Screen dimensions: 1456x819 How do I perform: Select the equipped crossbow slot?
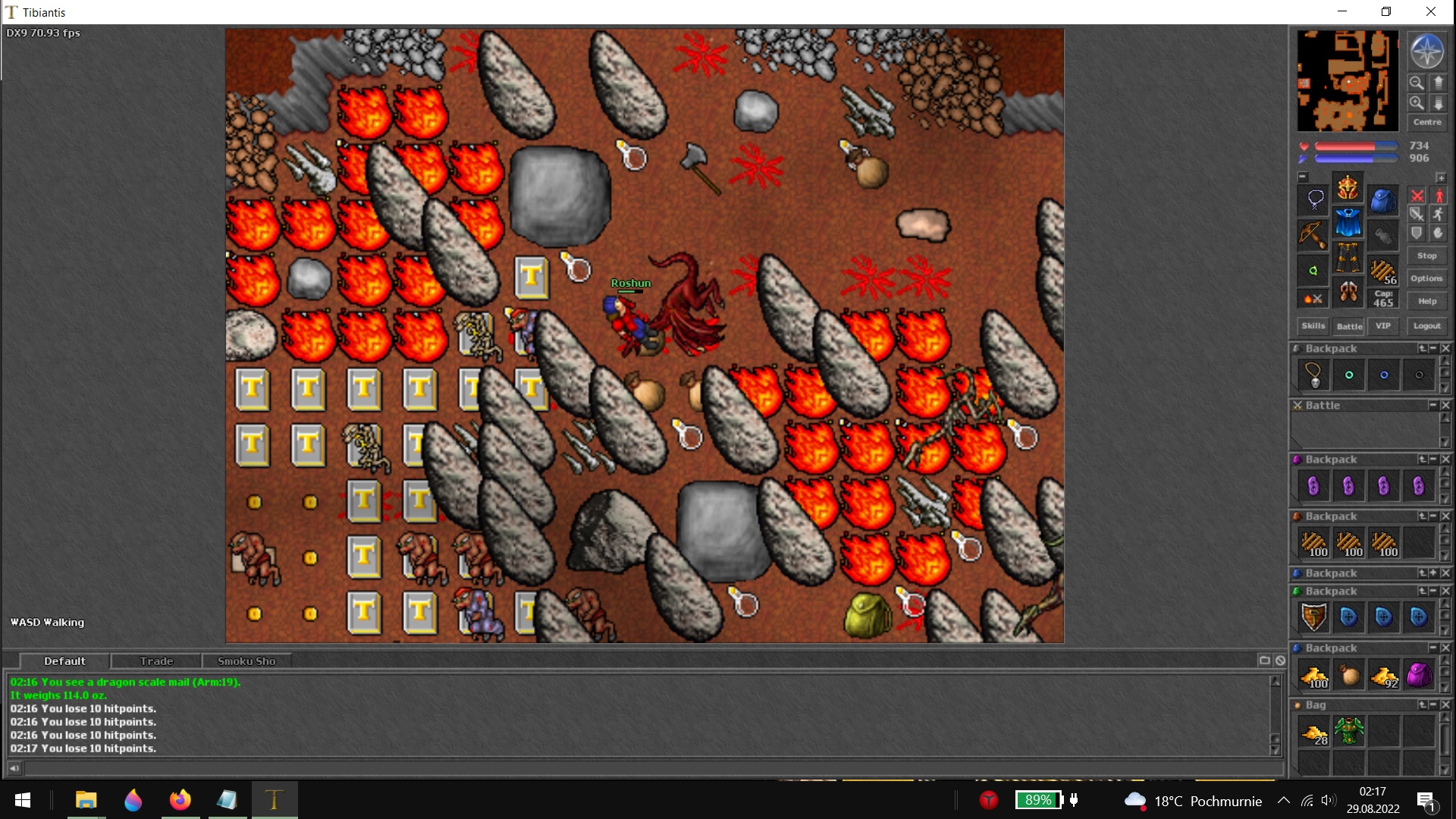[x=1313, y=235]
